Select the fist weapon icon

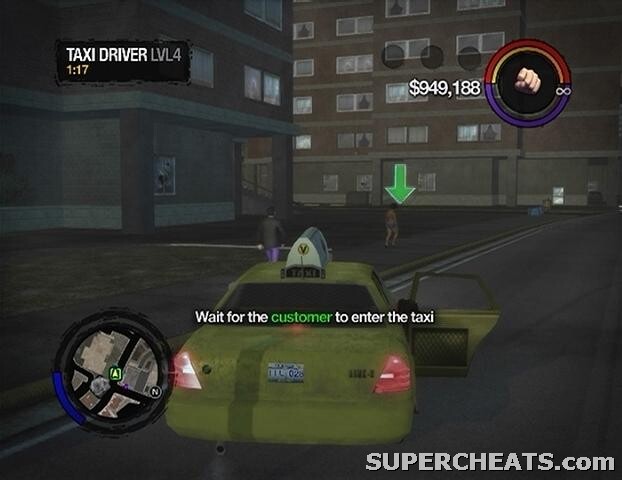click(527, 81)
